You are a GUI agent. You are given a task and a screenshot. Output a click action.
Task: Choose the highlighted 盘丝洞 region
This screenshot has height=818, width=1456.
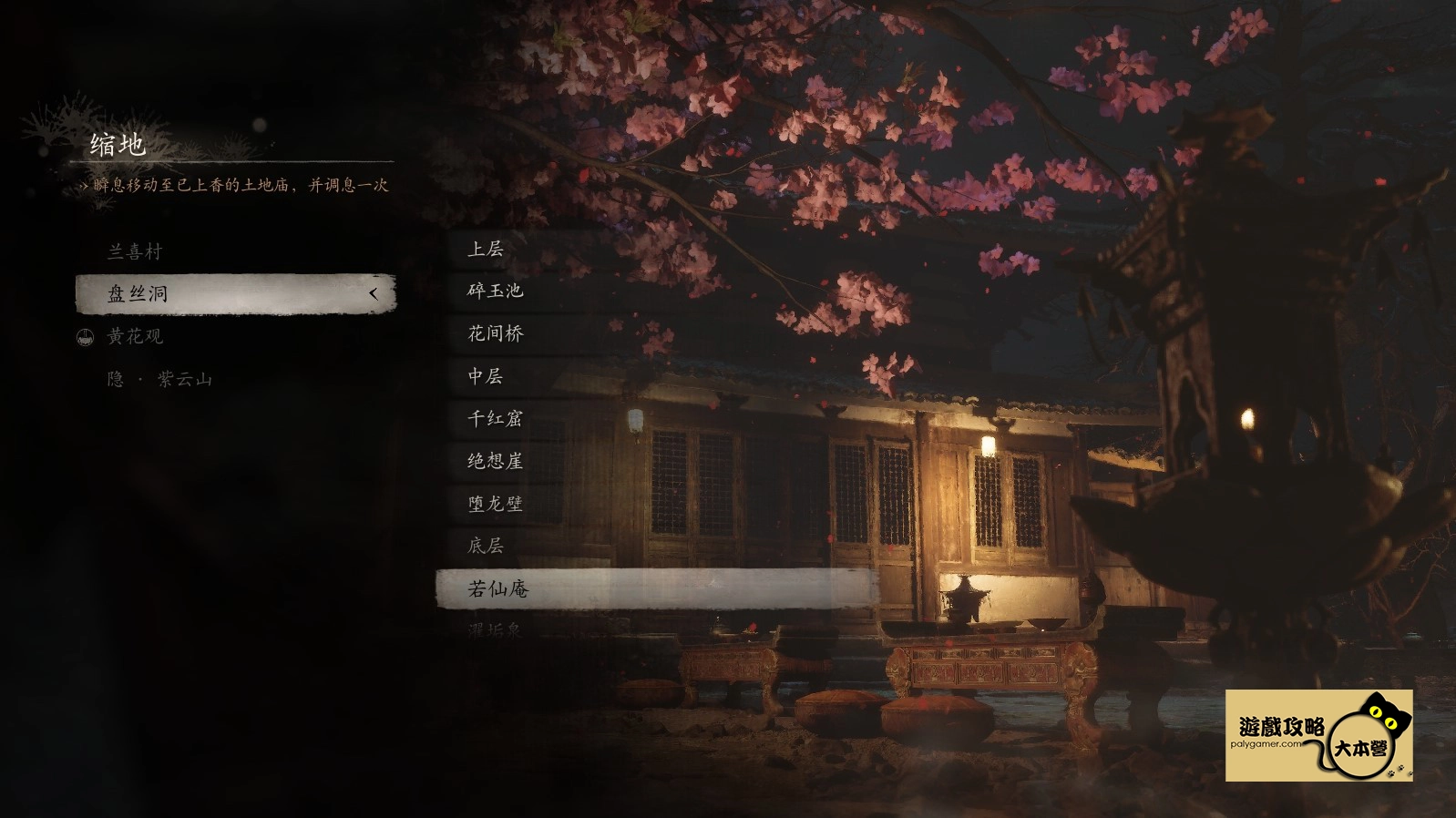click(235, 294)
